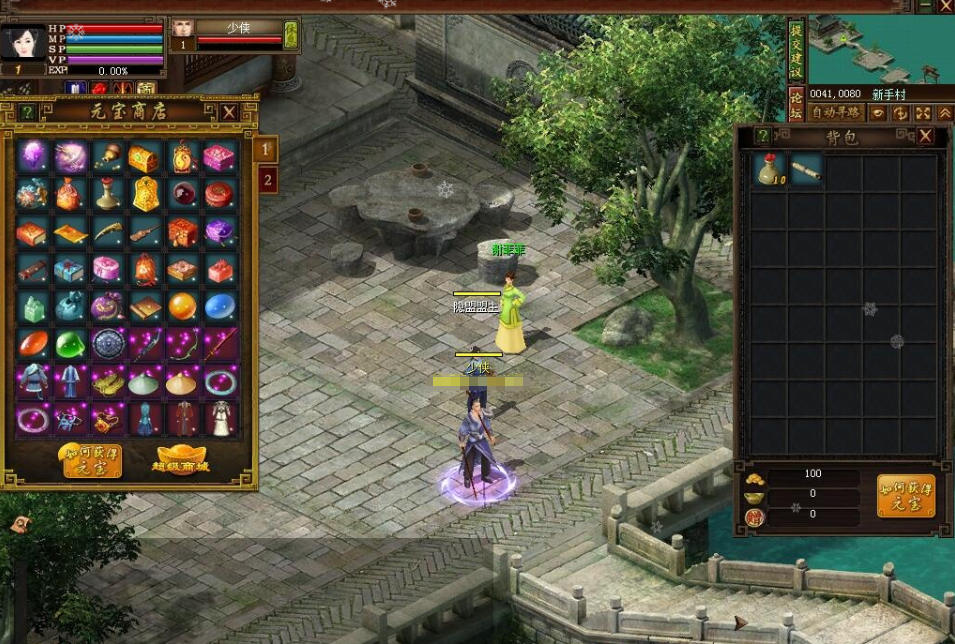Choose the round dark shield shop item
955x644 pixels.
(107, 344)
